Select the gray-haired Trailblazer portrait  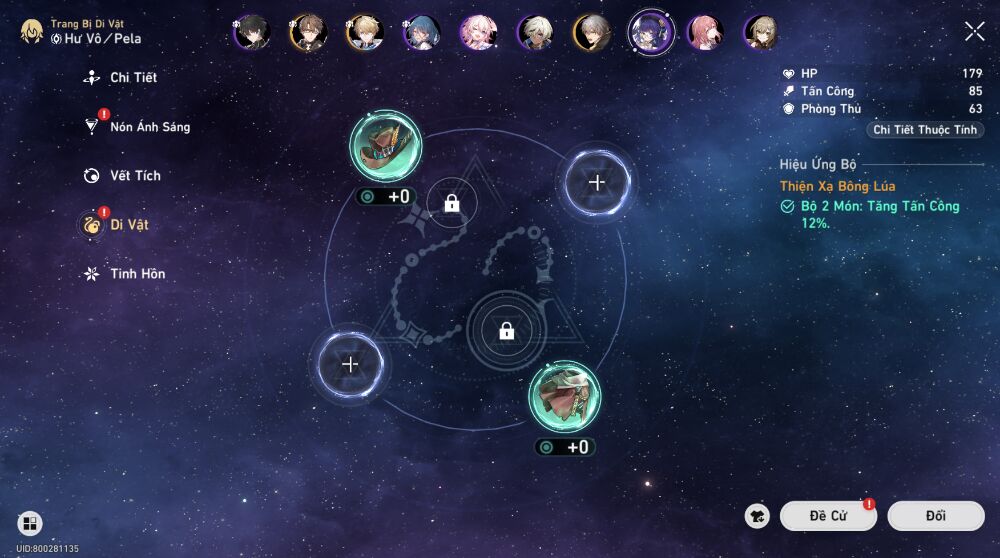(x=592, y=33)
